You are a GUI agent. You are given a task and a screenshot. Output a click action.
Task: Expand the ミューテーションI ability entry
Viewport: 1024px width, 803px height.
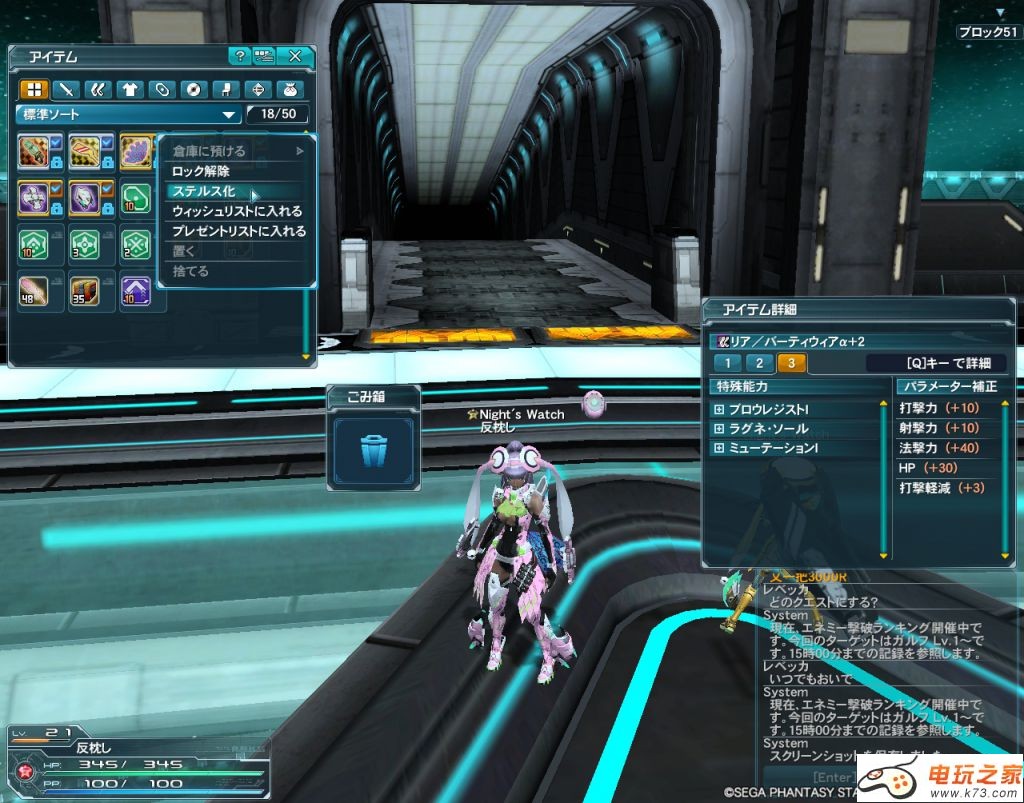pos(718,449)
